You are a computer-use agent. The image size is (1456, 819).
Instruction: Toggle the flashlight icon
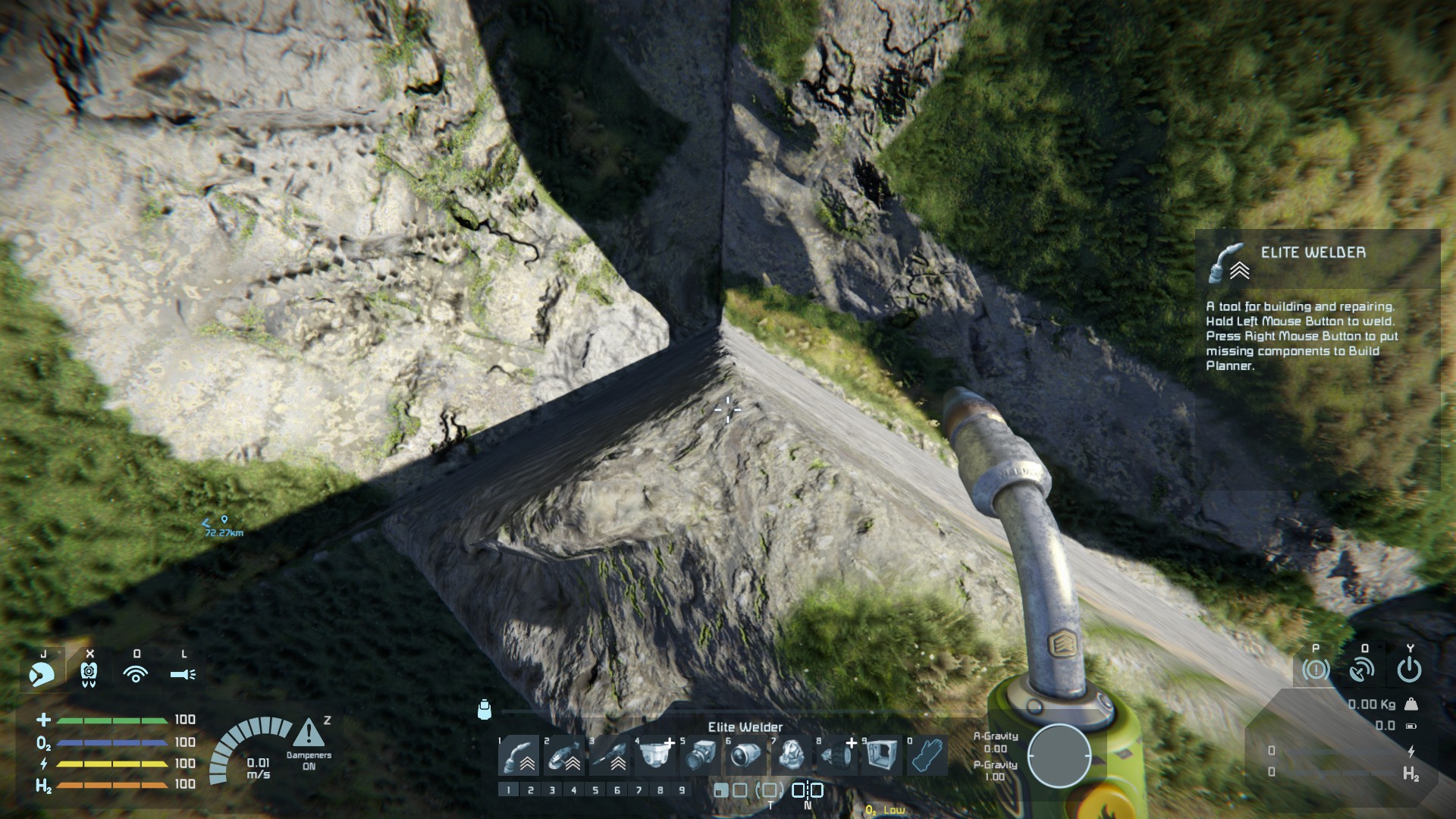pos(183,673)
